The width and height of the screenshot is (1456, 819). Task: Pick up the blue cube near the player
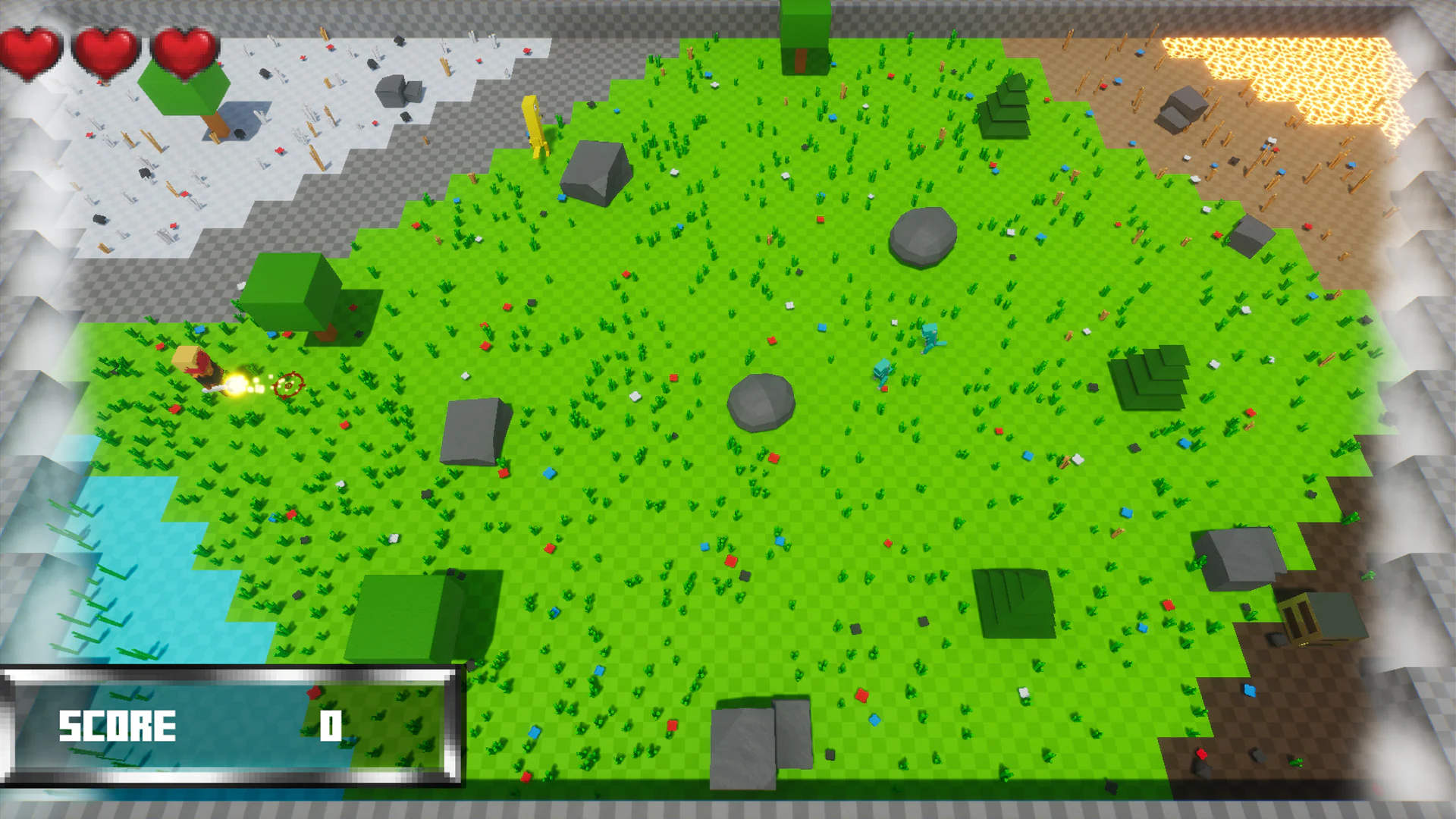(271, 334)
